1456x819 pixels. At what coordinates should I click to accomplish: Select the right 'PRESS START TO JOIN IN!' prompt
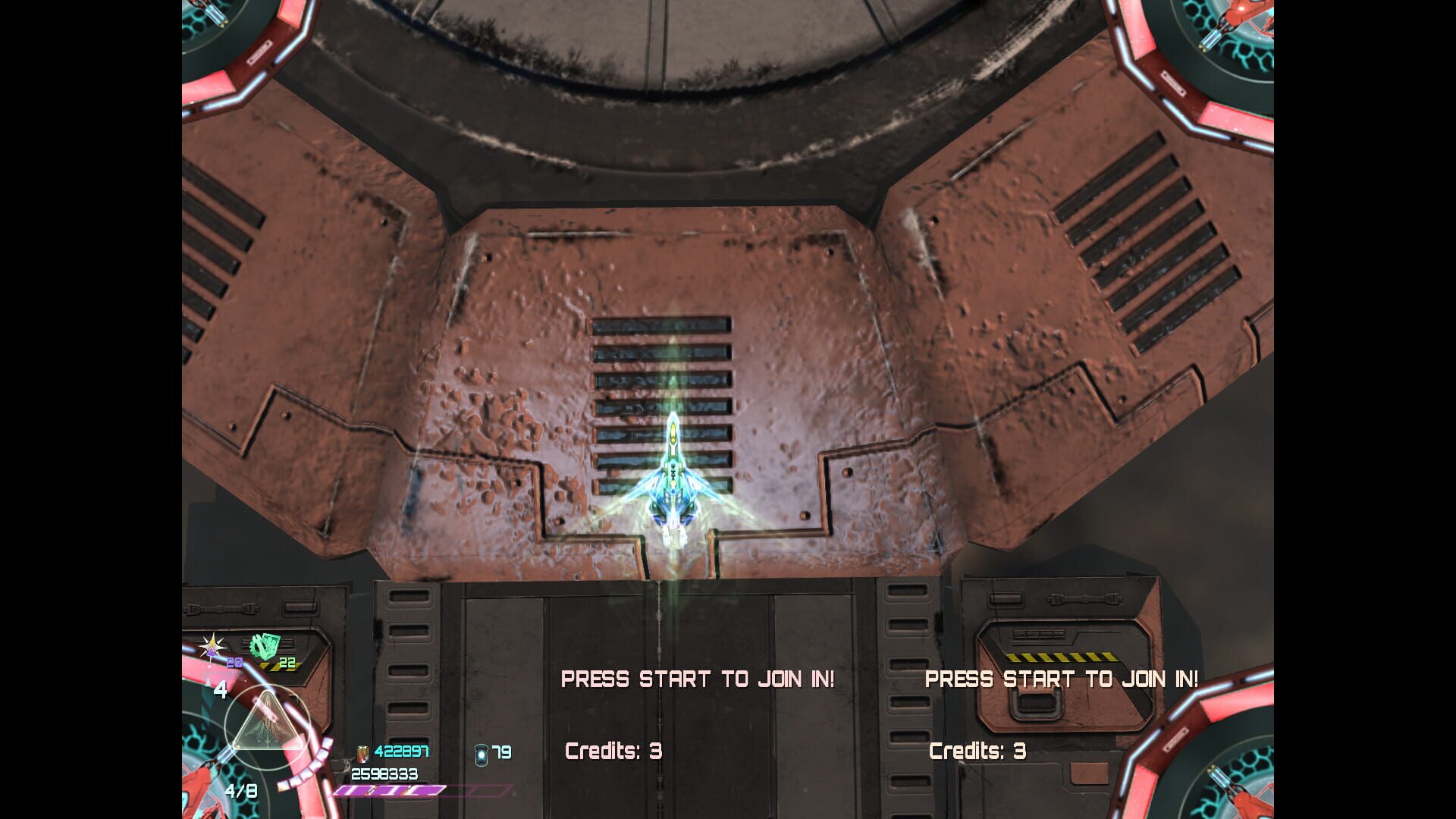click(x=1062, y=680)
